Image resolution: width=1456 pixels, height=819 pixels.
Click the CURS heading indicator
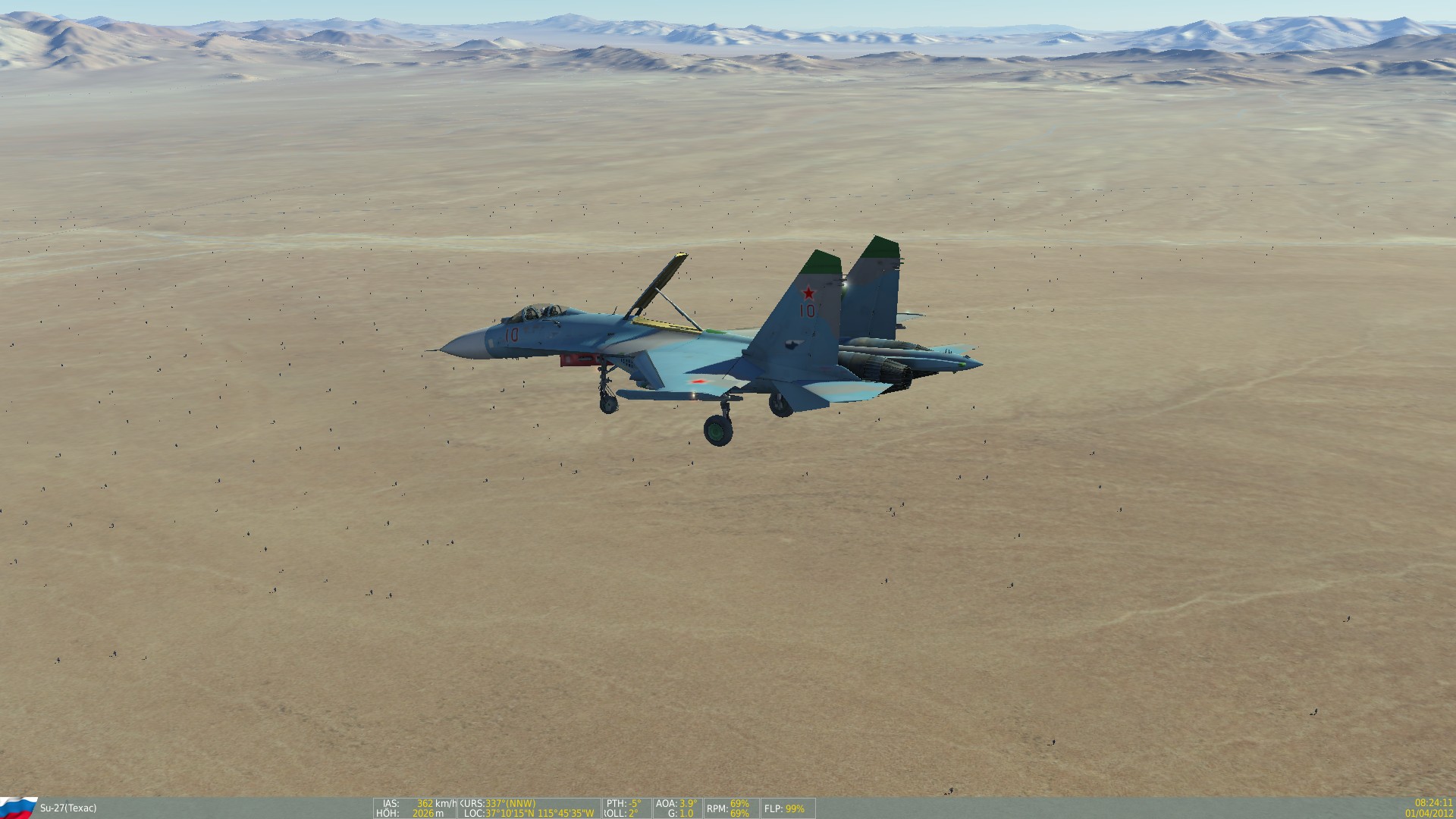pyautogui.click(x=497, y=802)
